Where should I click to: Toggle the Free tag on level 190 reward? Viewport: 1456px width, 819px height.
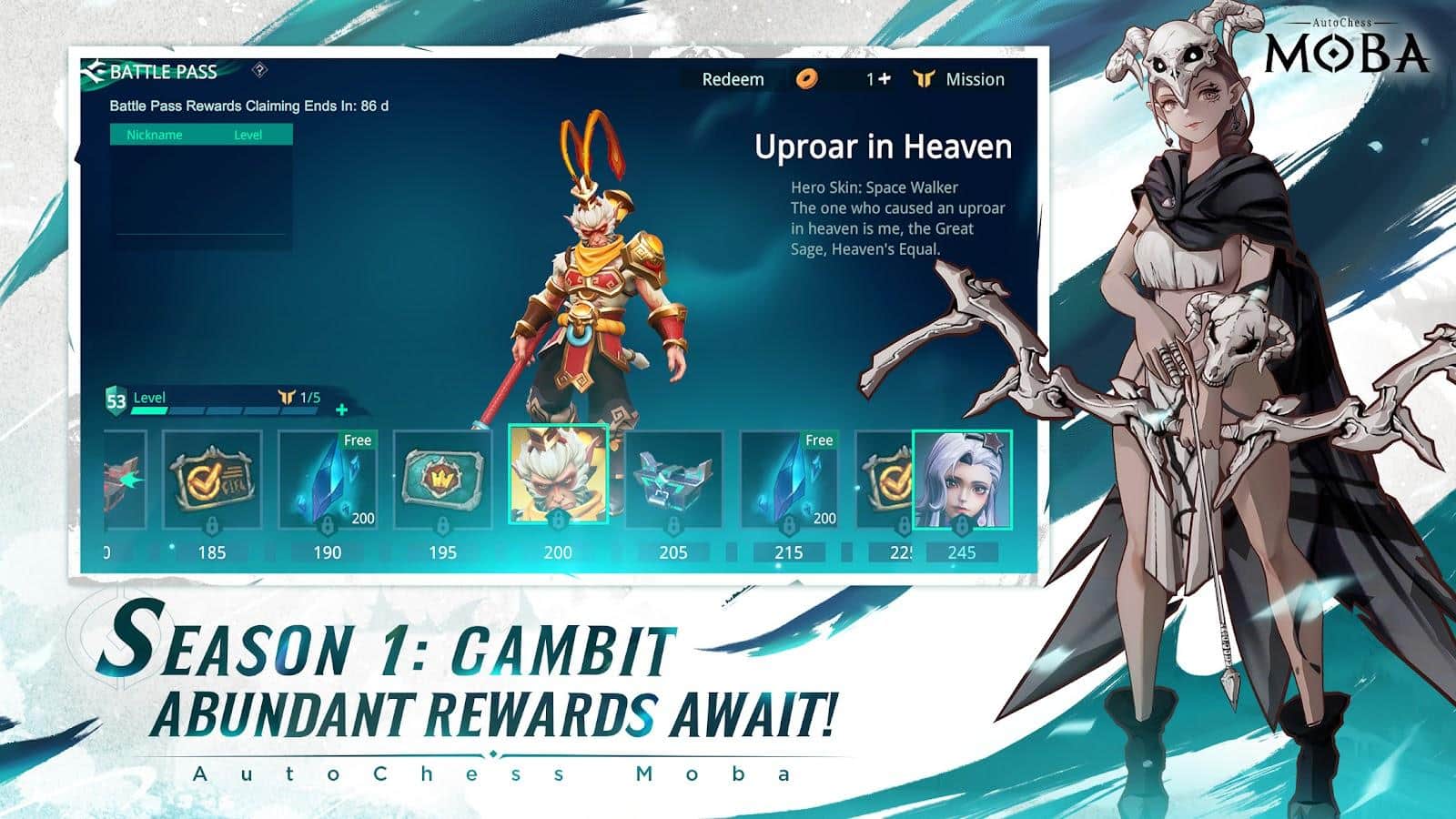(357, 440)
